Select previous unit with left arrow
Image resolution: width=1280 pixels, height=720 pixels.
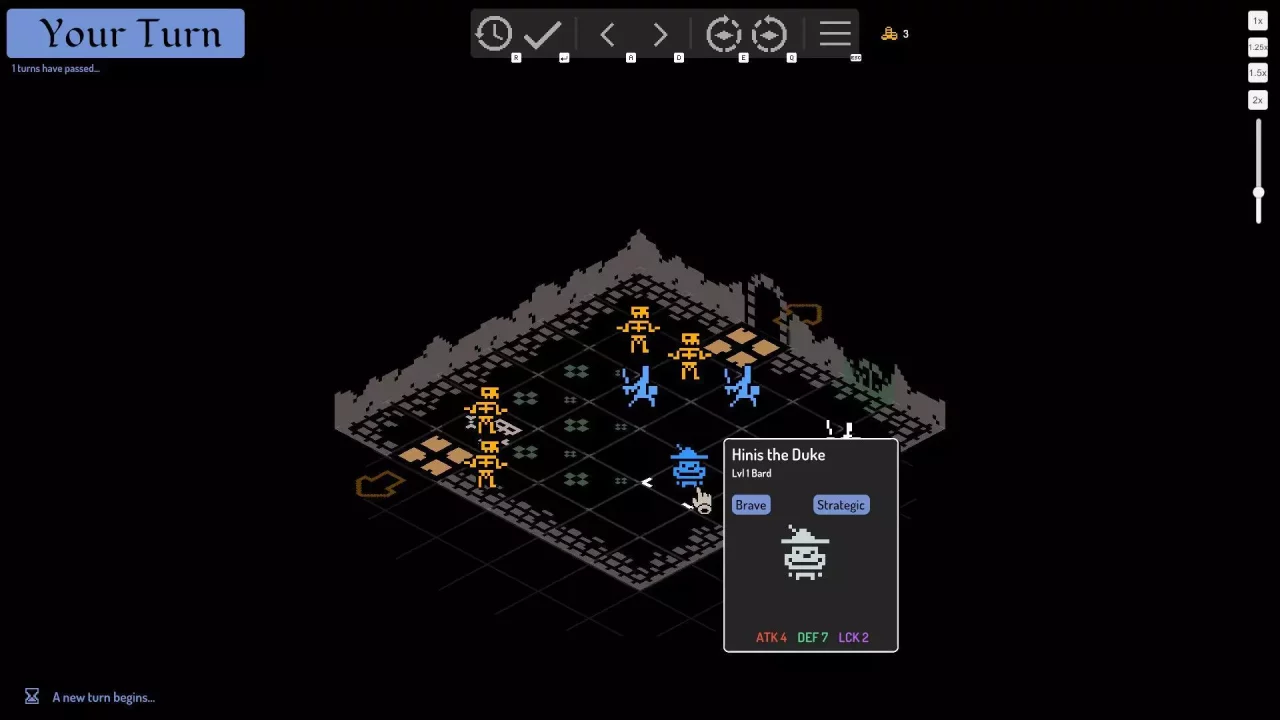[607, 35]
